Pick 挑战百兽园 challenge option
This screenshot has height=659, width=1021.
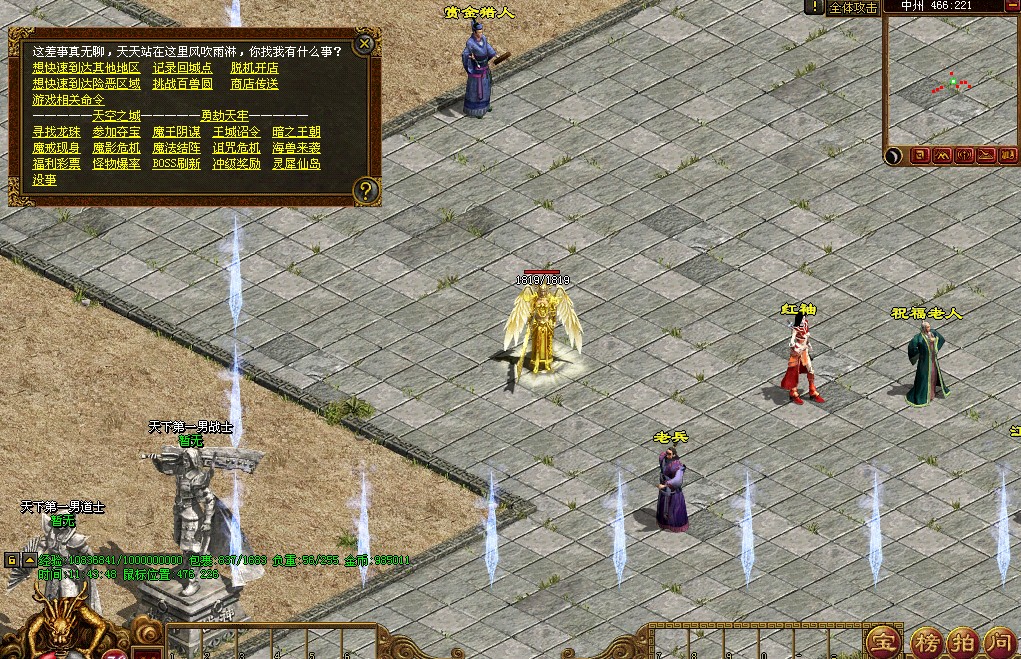click(x=182, y=84)
